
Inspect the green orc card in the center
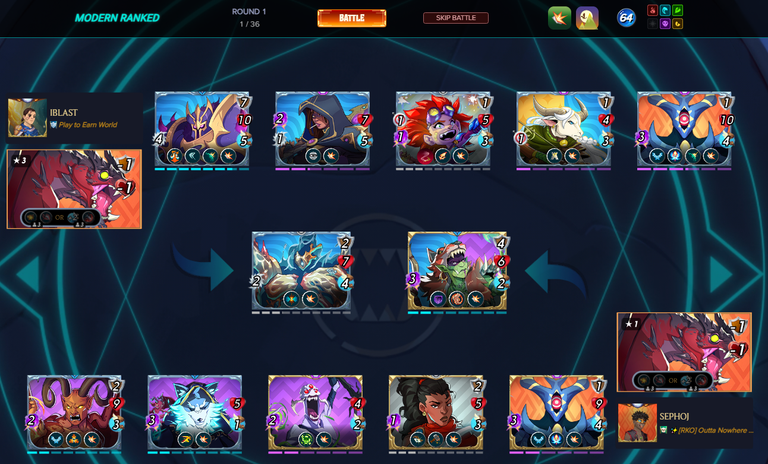[458, 271]
